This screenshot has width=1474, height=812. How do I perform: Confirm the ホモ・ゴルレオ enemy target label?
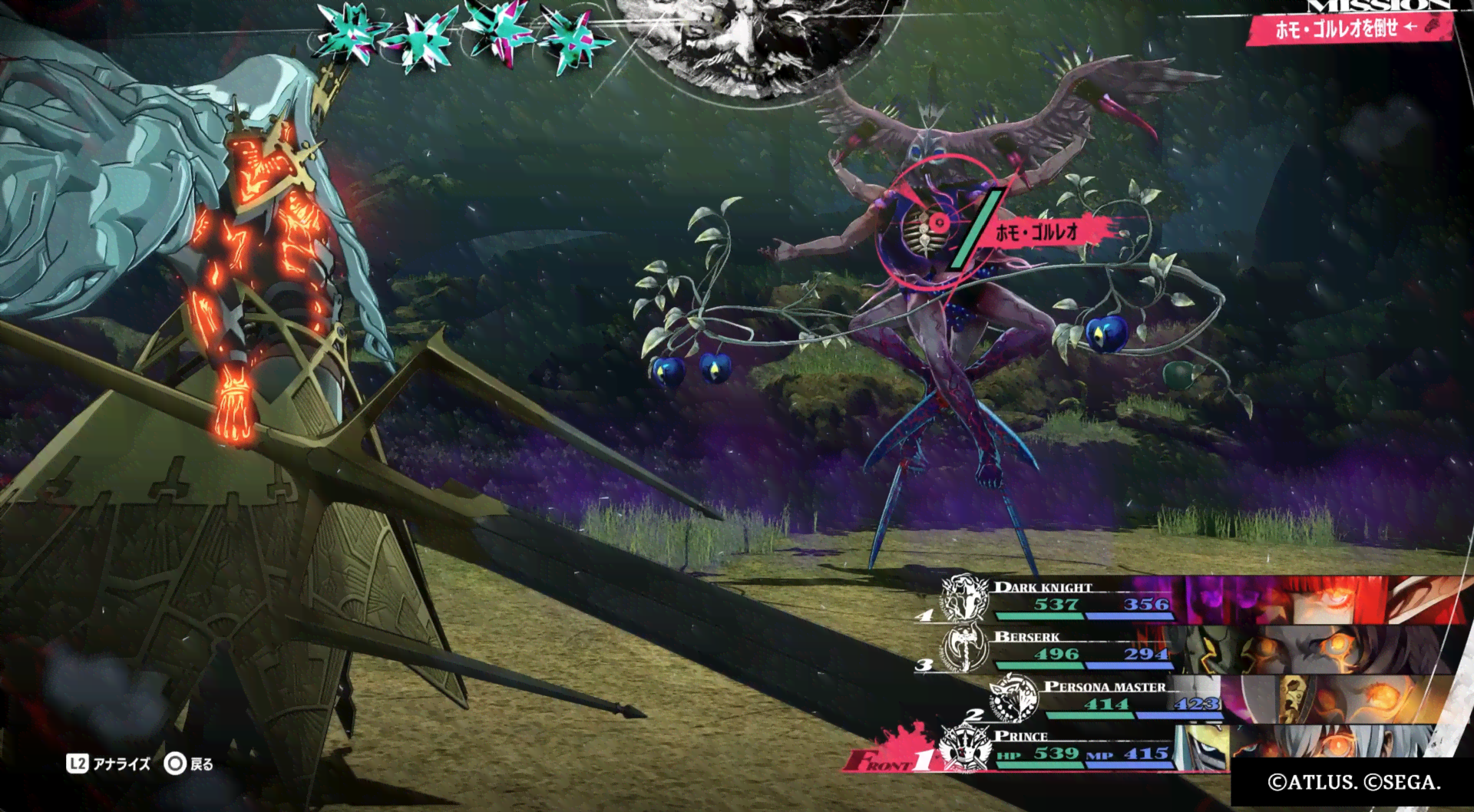pos(1038,232)
